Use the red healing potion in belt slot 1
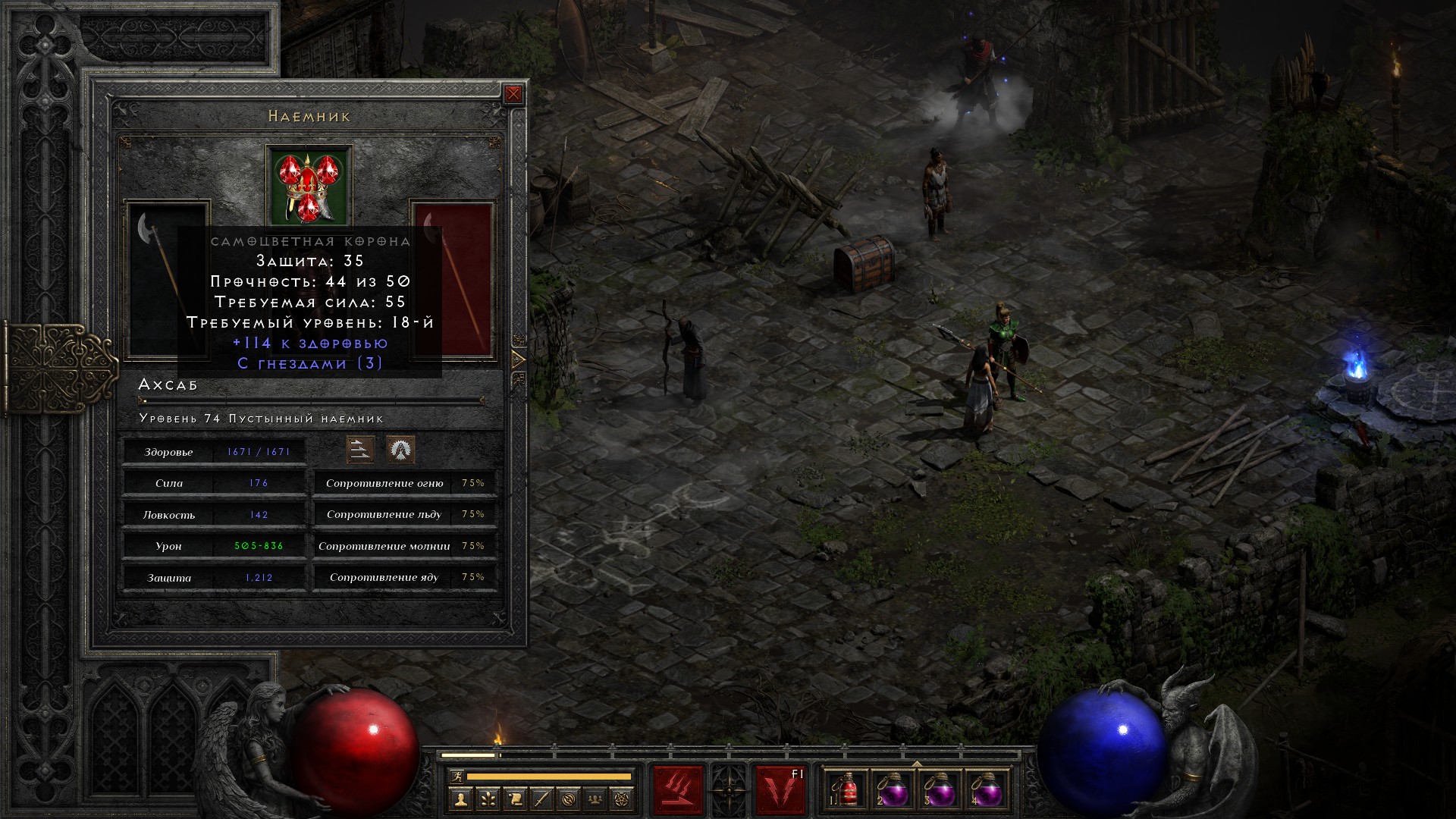This screenshot has height=819, width=1456. coord(849,790)
